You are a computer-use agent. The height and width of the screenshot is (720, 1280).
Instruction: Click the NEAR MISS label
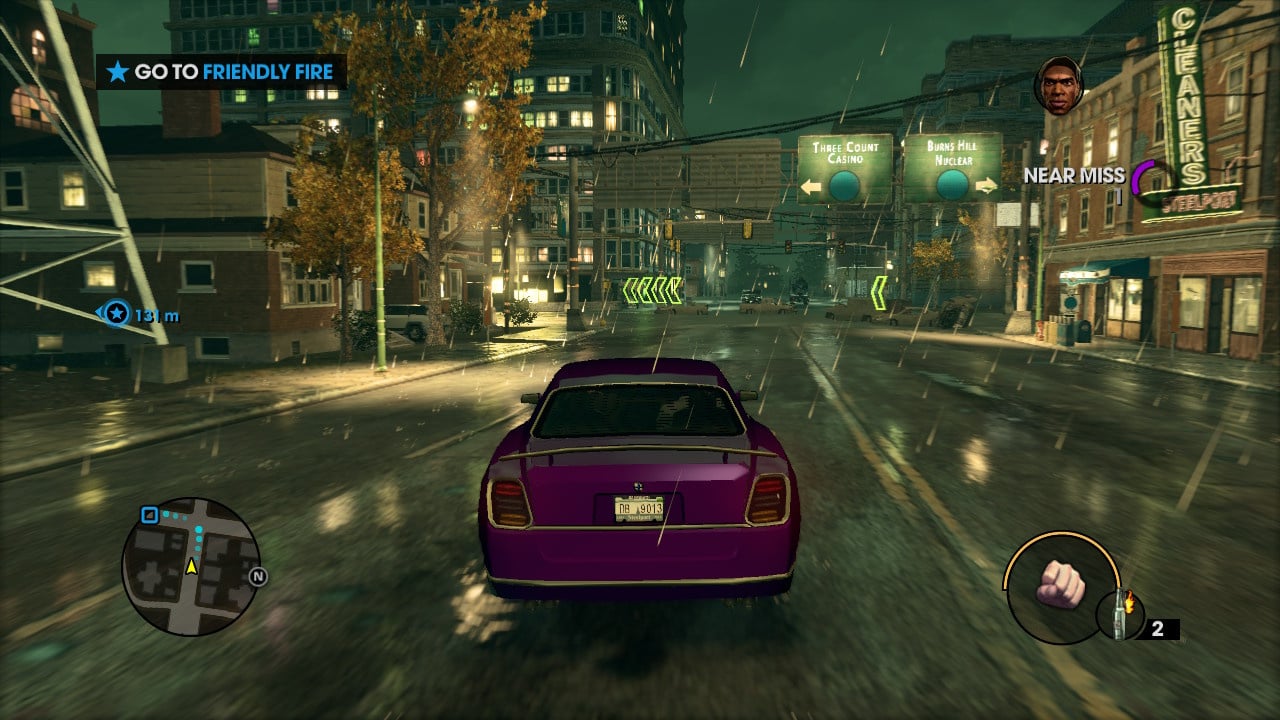(x=1074, y=175)
